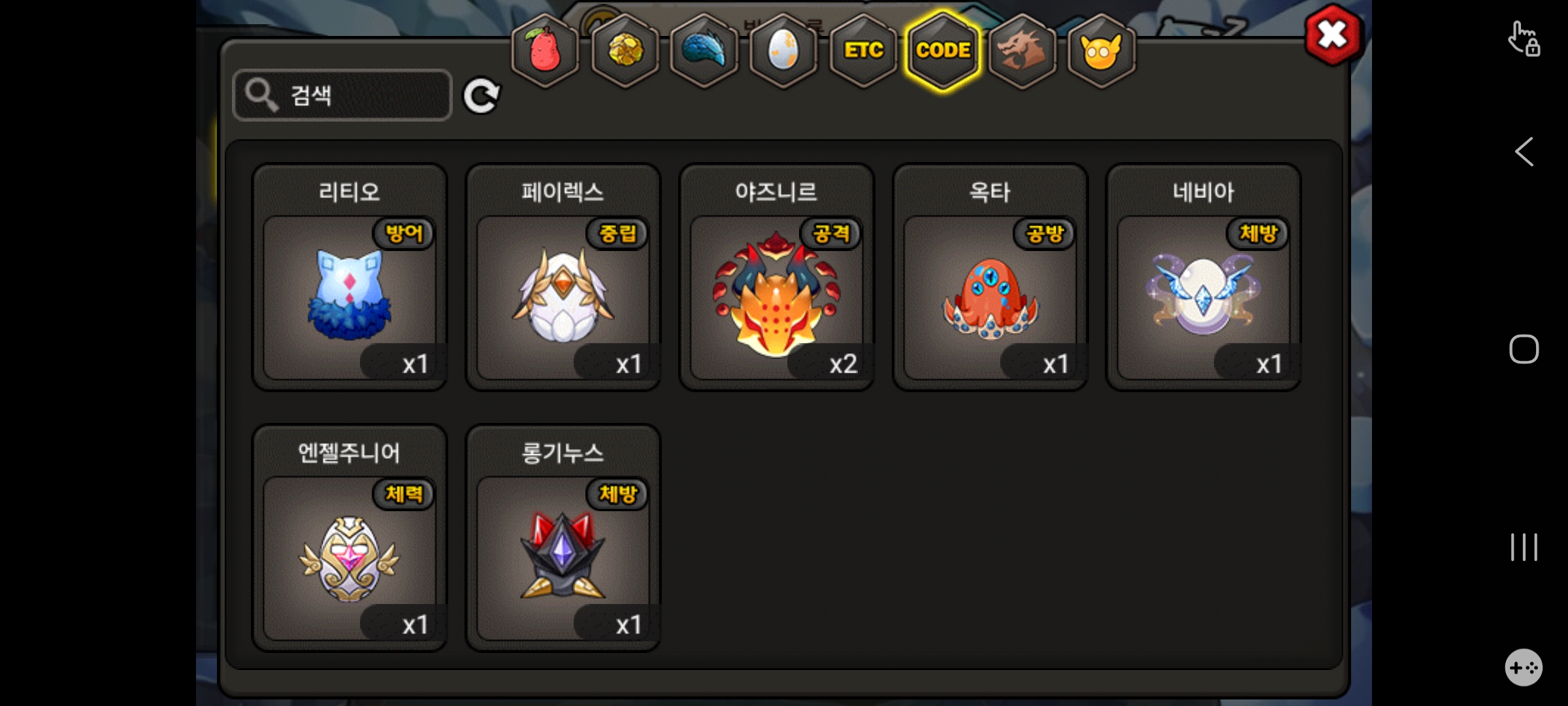Viewport: 1568px width, 706px height.
Task: Show the spotted egg tab
Action: (783, 50)
